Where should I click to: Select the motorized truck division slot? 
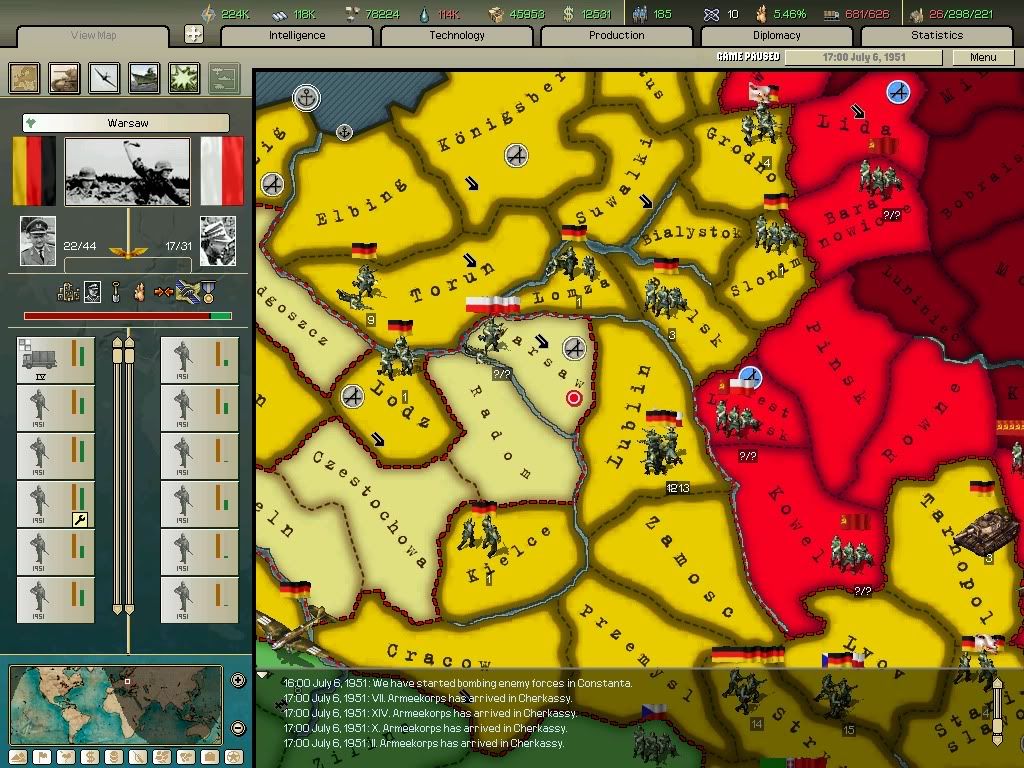pyautogui.click(x=56, y=360)
